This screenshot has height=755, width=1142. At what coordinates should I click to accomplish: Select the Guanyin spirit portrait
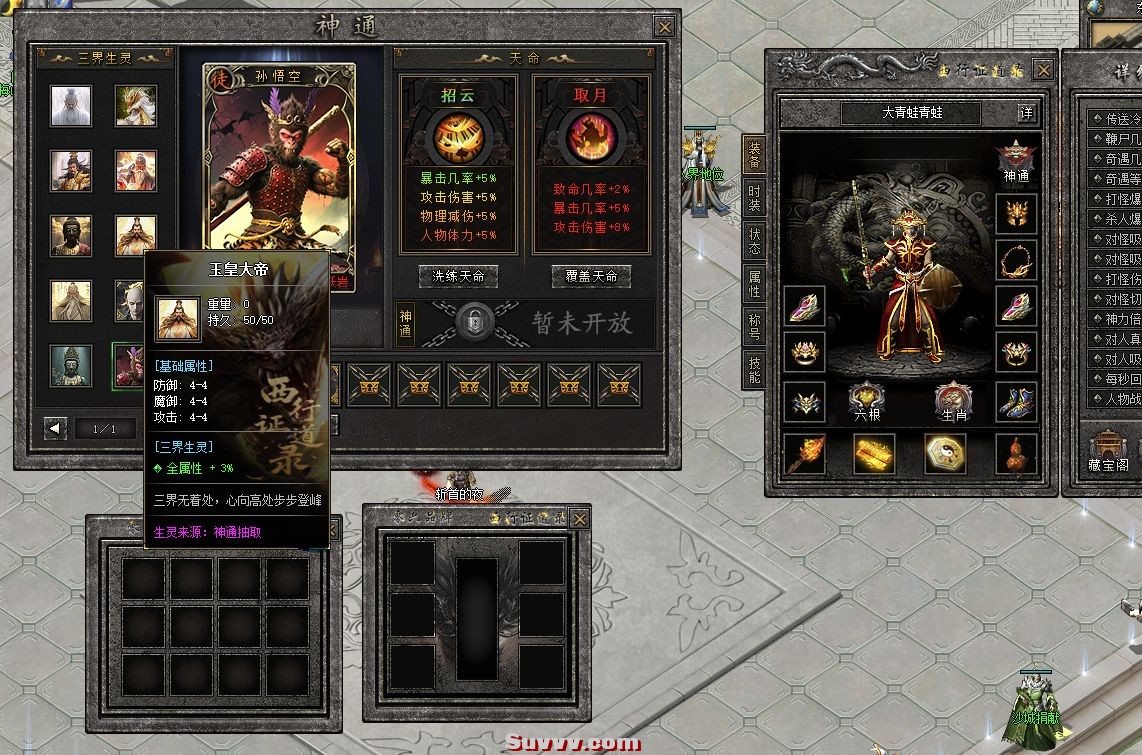pos(72,366)
